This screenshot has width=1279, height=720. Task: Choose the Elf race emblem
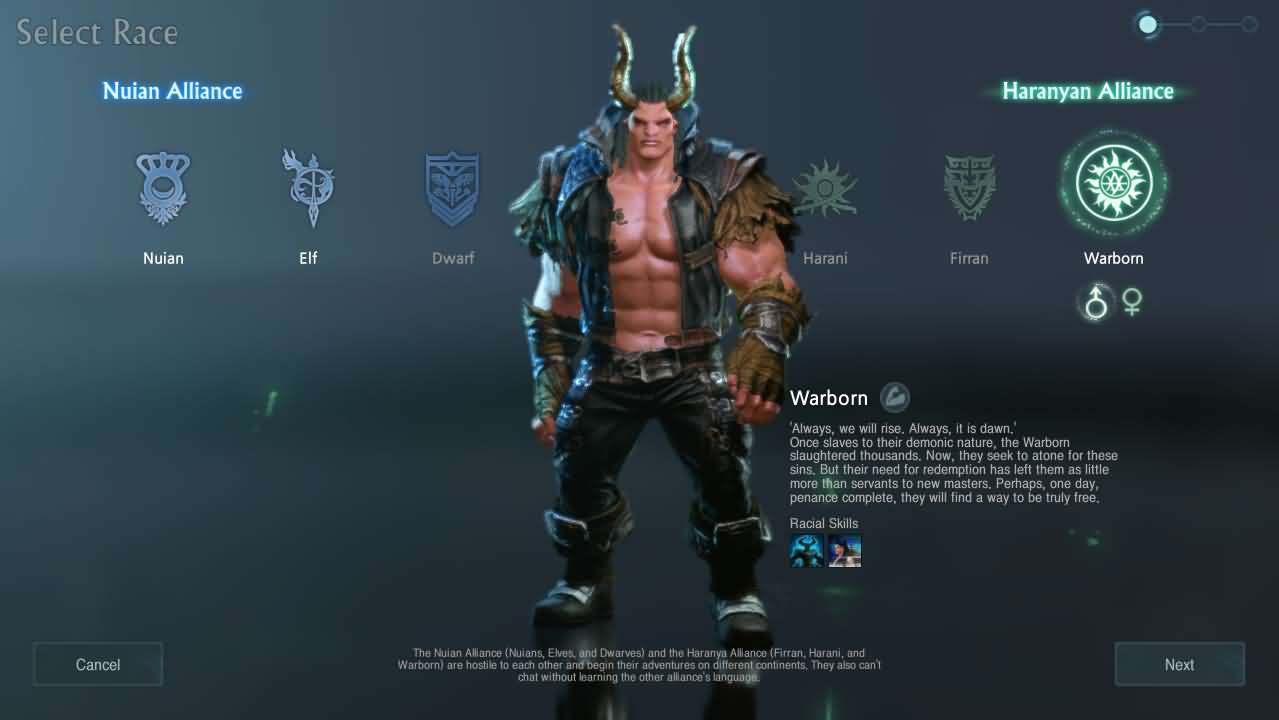pyautogui.click(x=308, y=188)
